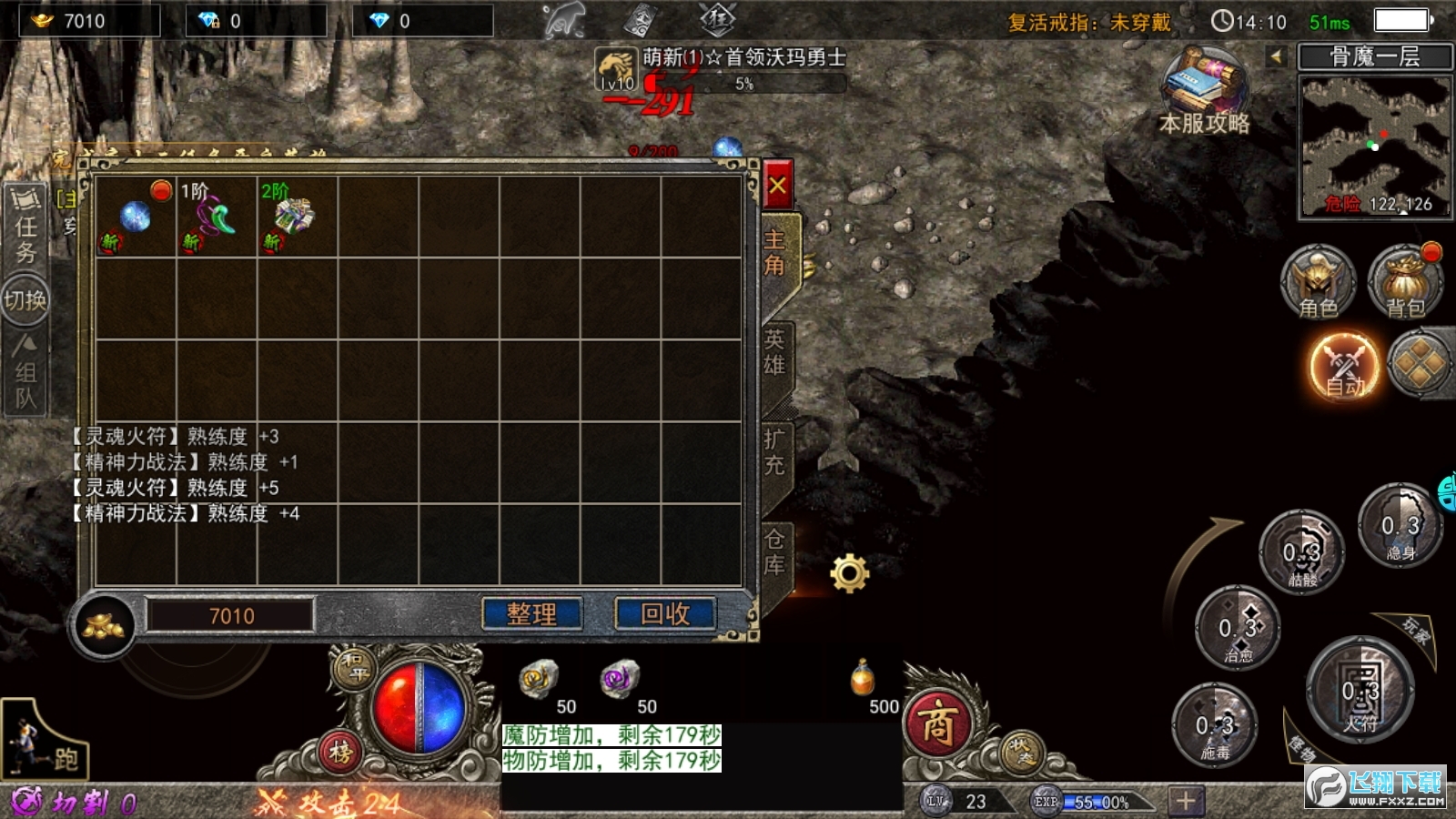Select the blue orb inventory item

coord(135,217)
